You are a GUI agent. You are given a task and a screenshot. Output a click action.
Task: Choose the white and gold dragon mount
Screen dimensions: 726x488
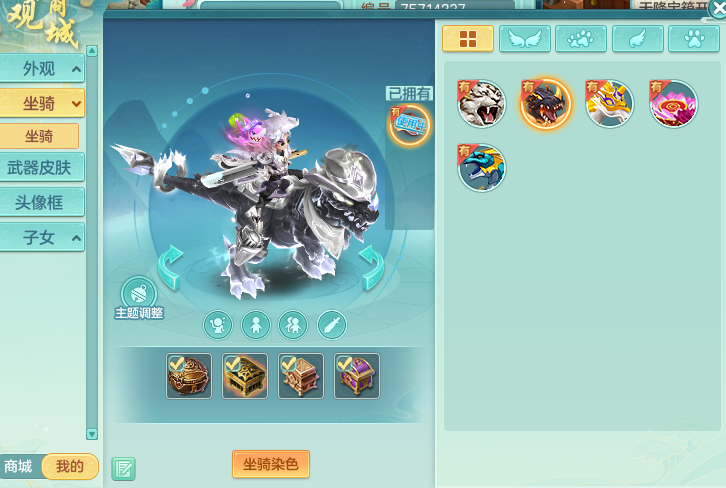(x=609, y=103)
